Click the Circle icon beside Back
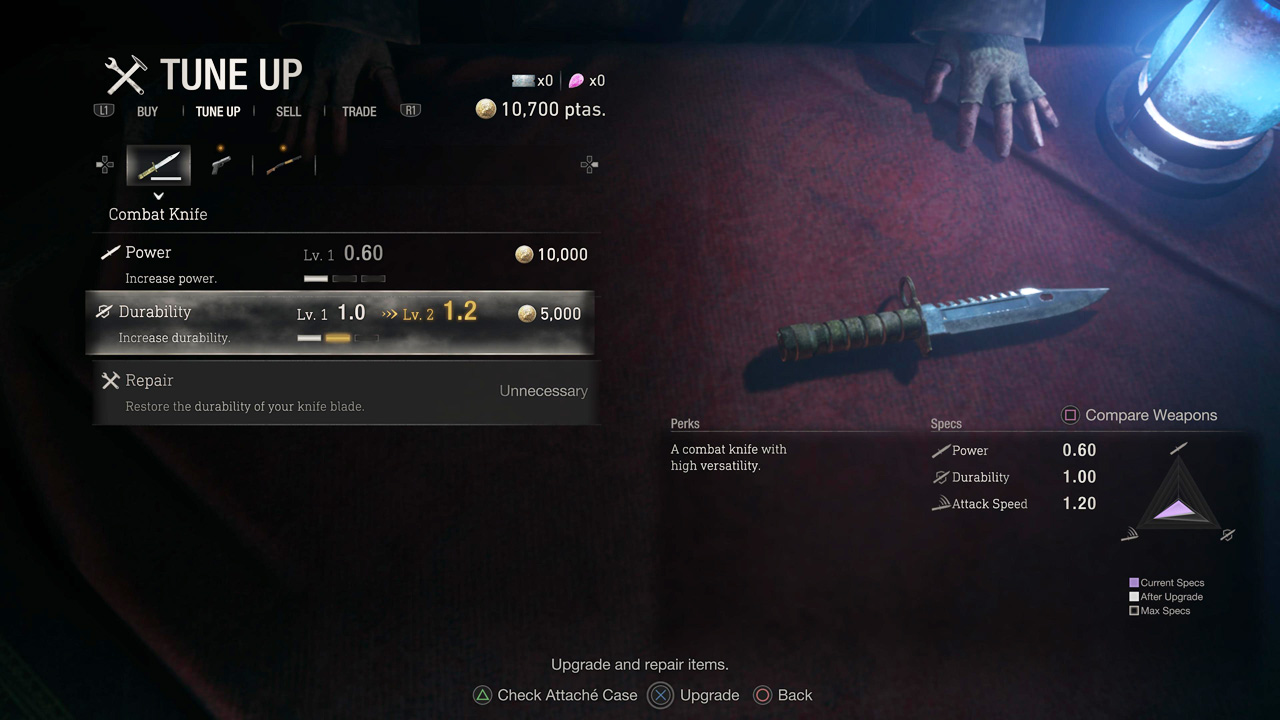The image size is (1280, 720). (x=763, y=695)
